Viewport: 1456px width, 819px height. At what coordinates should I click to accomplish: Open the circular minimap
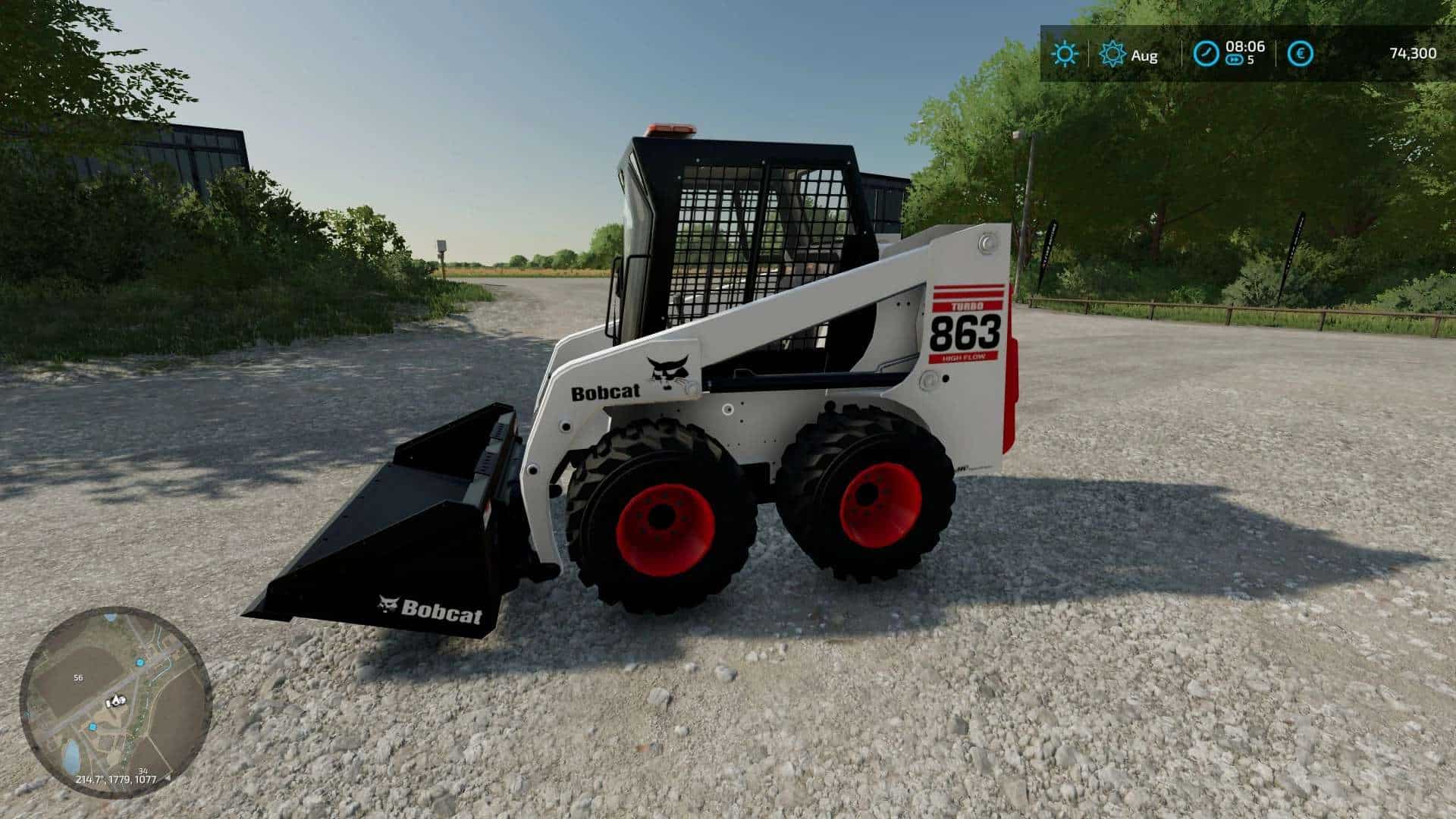[114, 701]
